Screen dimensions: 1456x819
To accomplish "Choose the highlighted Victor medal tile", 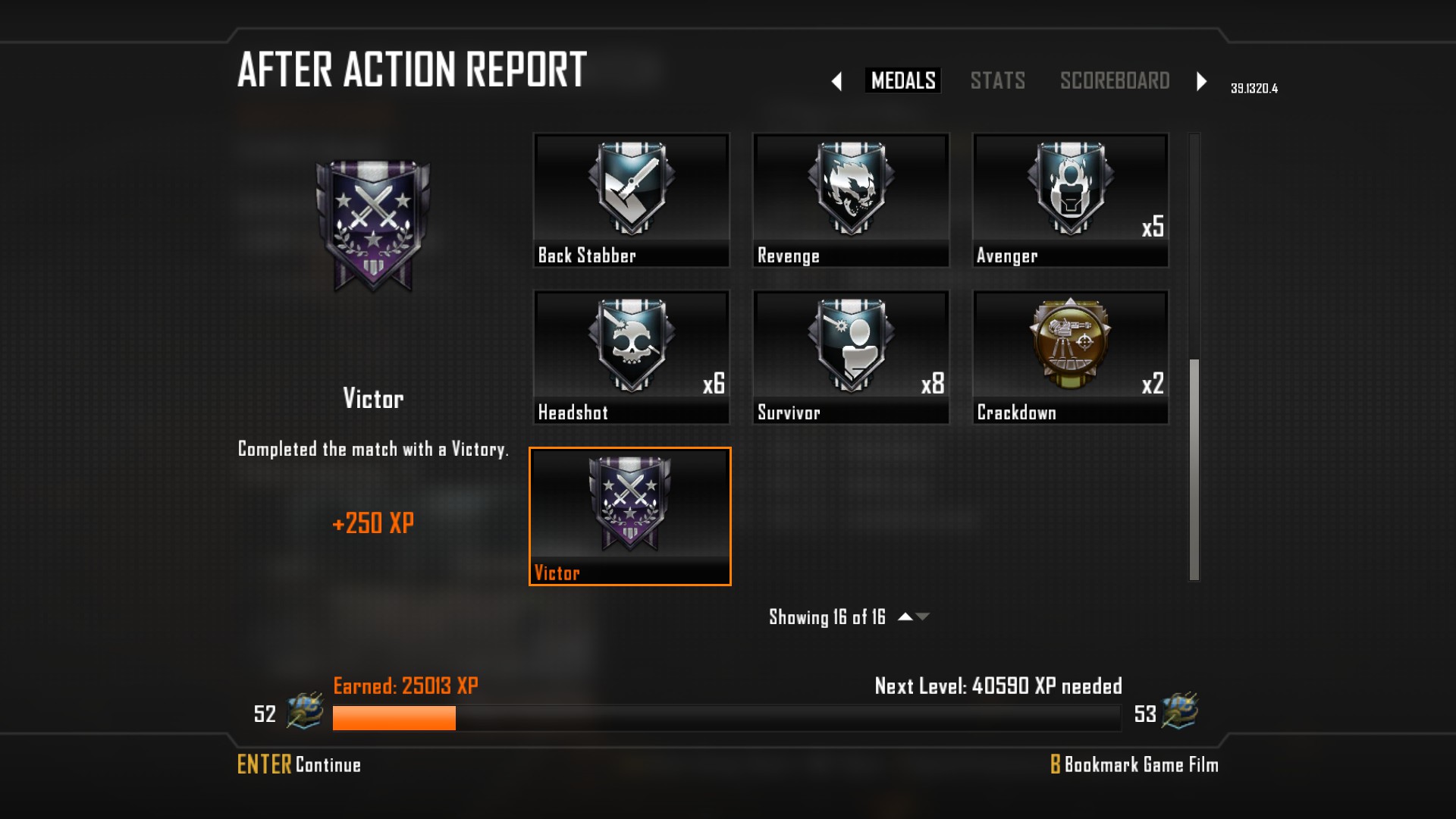I will tap(630, 516).
